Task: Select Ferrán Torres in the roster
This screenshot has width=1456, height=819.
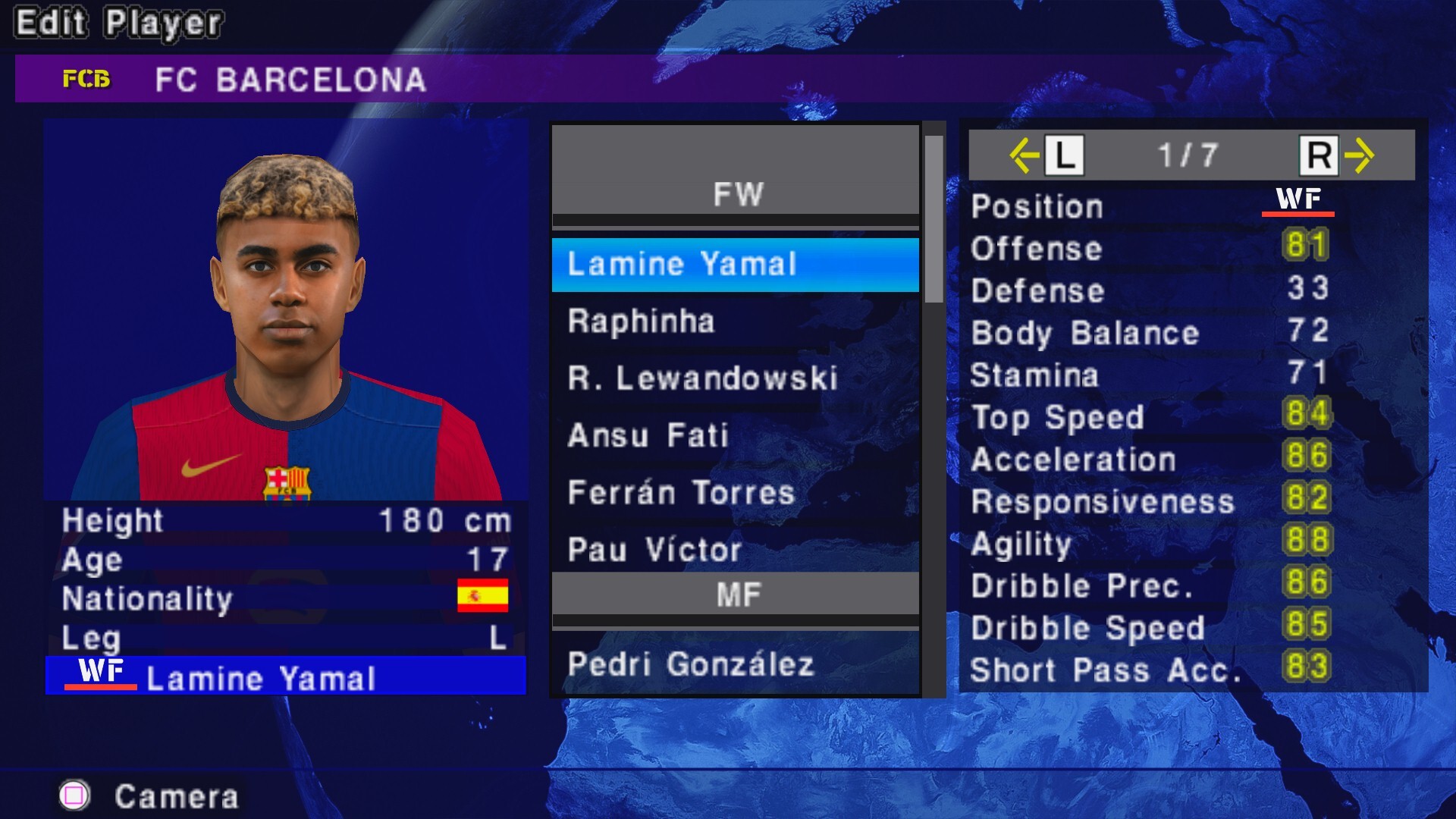Action: (734, 493)
